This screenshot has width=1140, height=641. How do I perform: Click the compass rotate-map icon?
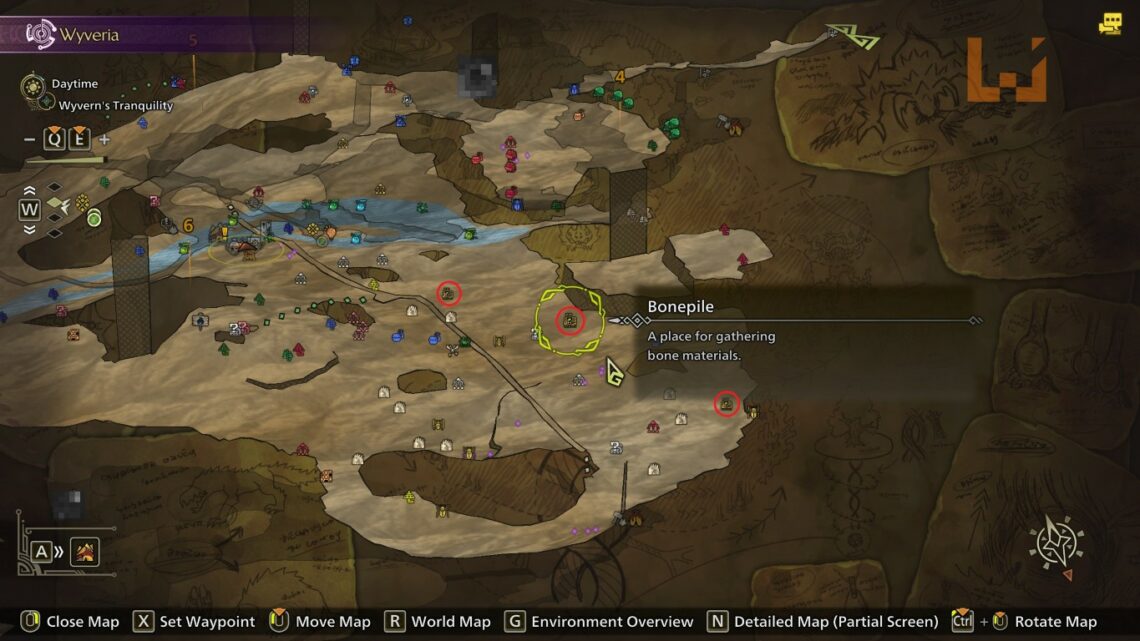click(1056, 545)
